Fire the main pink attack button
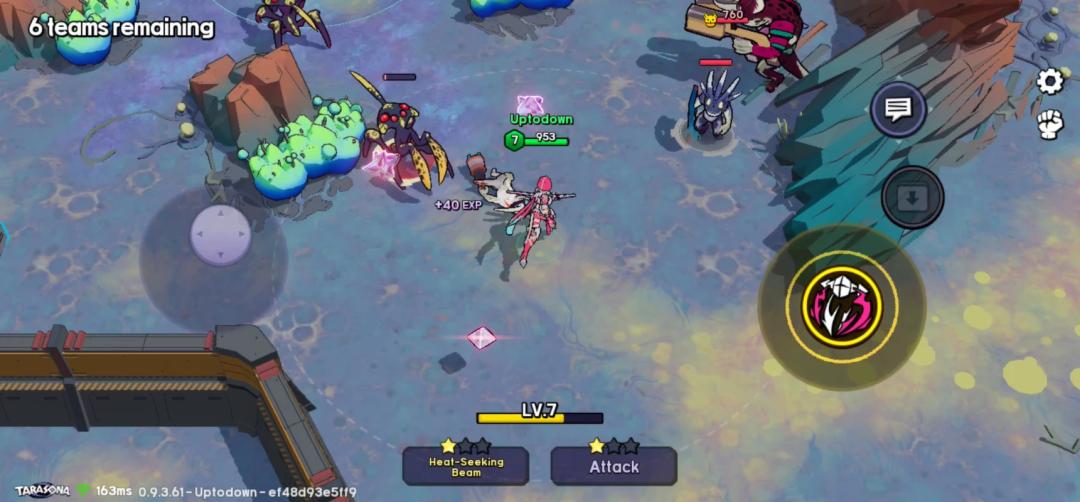Image resolution: width=1080 pixels, height=502 pixels. click(842, 306)
